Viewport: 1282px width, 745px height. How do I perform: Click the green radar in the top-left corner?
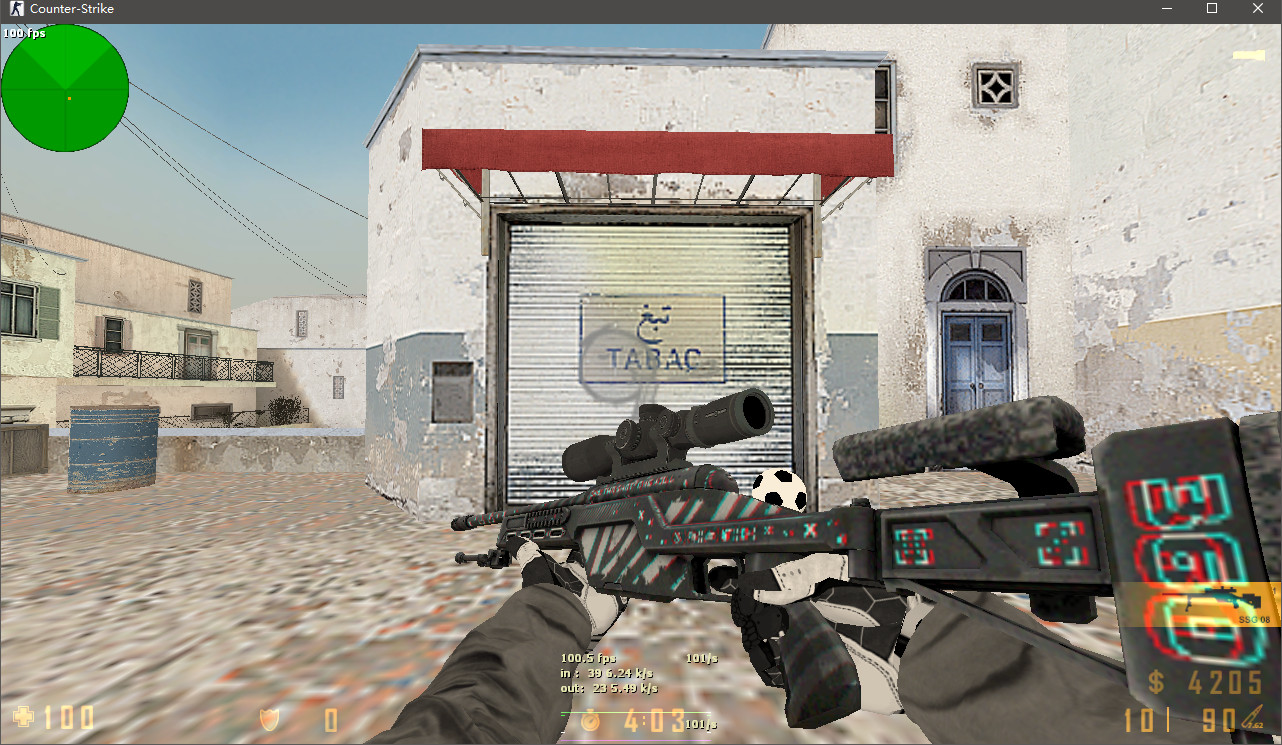click(65, 88)
